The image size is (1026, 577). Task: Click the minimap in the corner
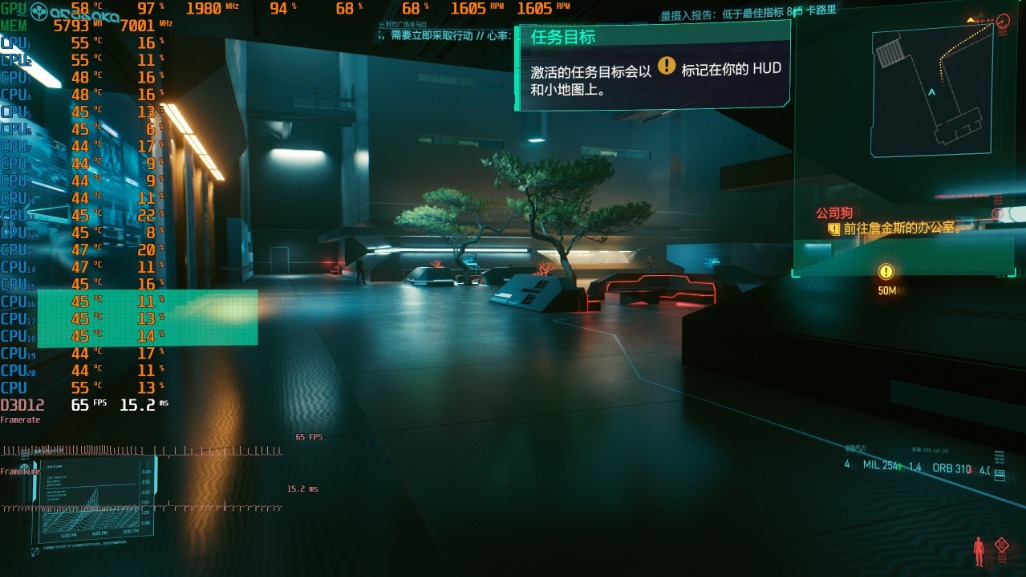(932, 91)
